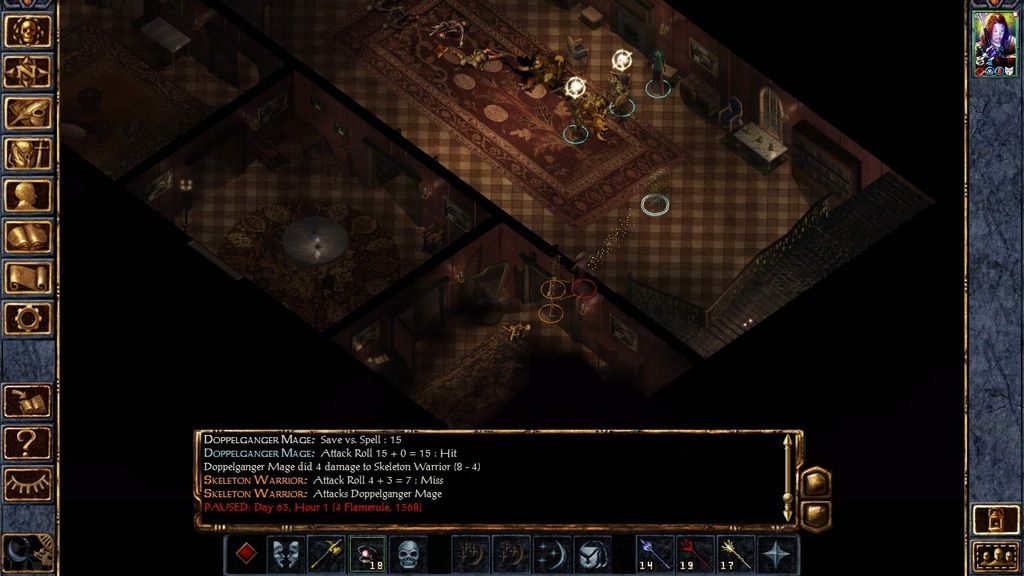Click the red diamond action button
The width and height of the screenshot is (1024, 576).
[x=244, y=554]
